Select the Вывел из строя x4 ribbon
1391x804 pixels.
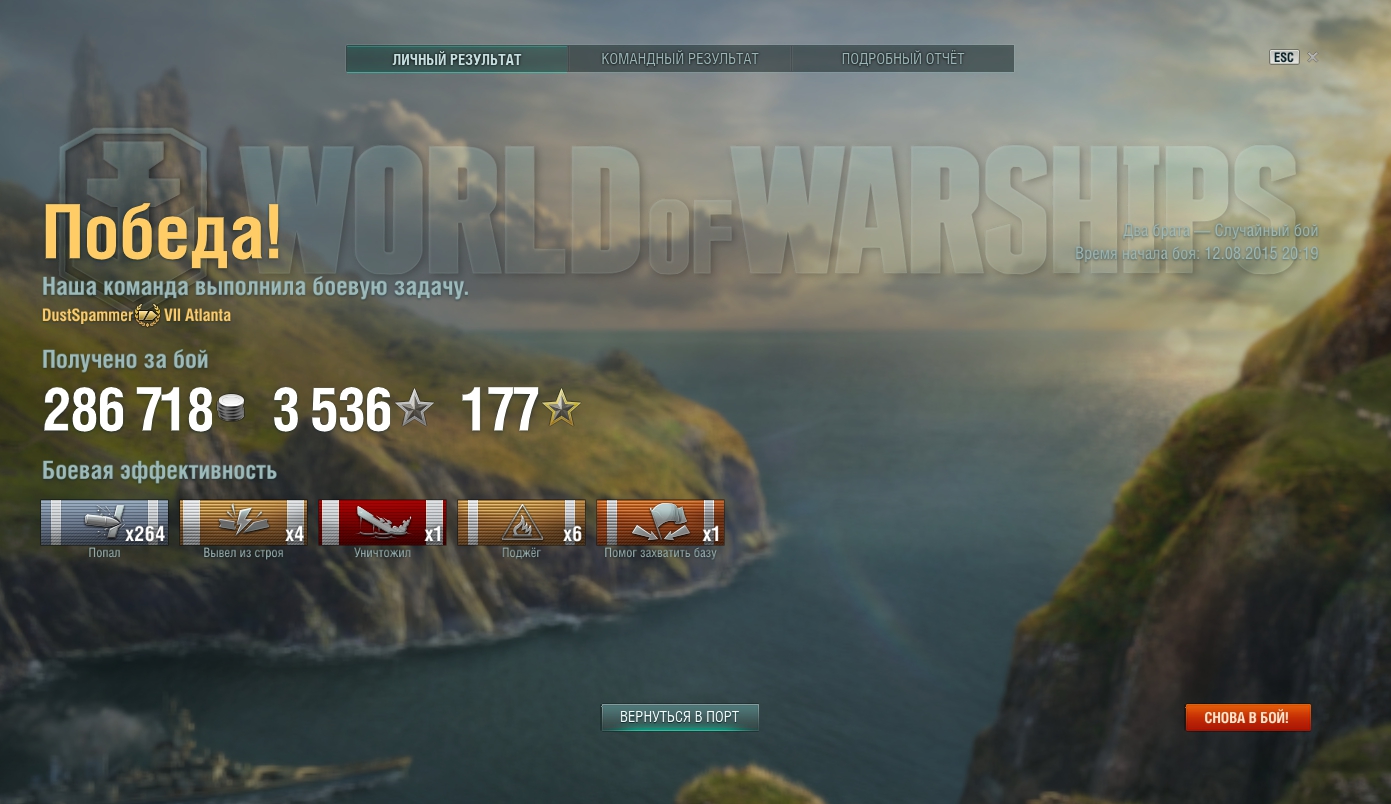(x=243, y=523)
